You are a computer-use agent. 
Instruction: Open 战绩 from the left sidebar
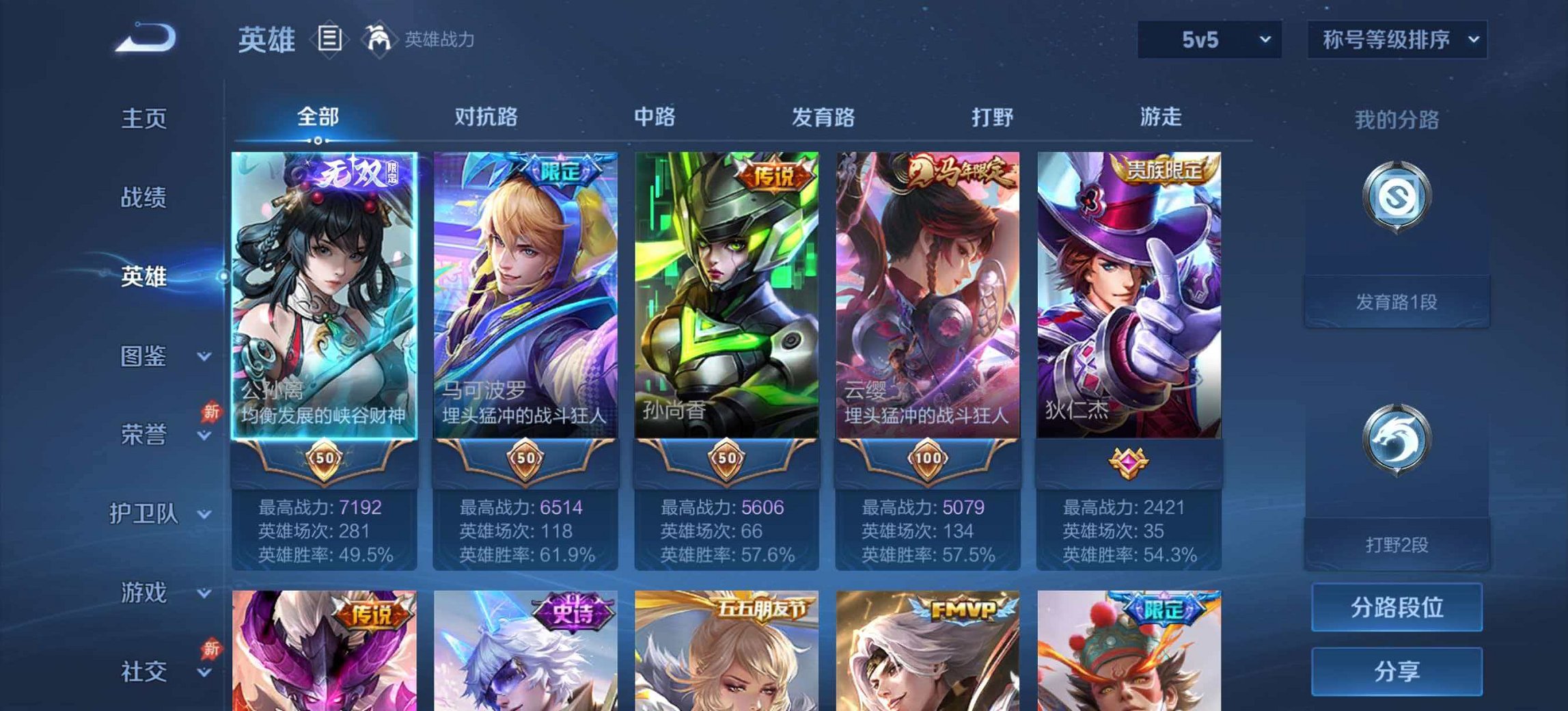click(146, 198)
